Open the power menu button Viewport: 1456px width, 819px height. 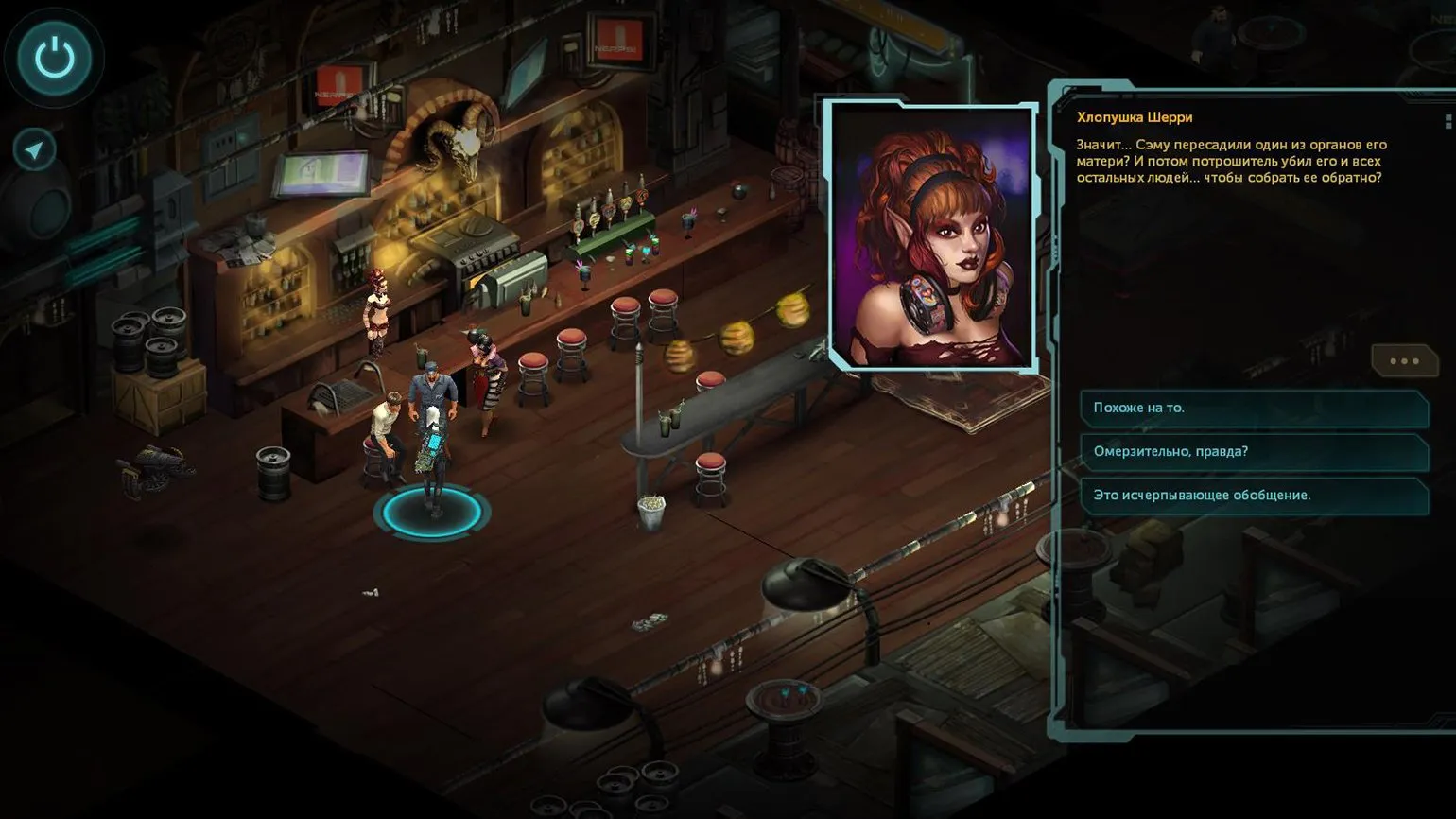pyautogui.click(x=55, y=58)
